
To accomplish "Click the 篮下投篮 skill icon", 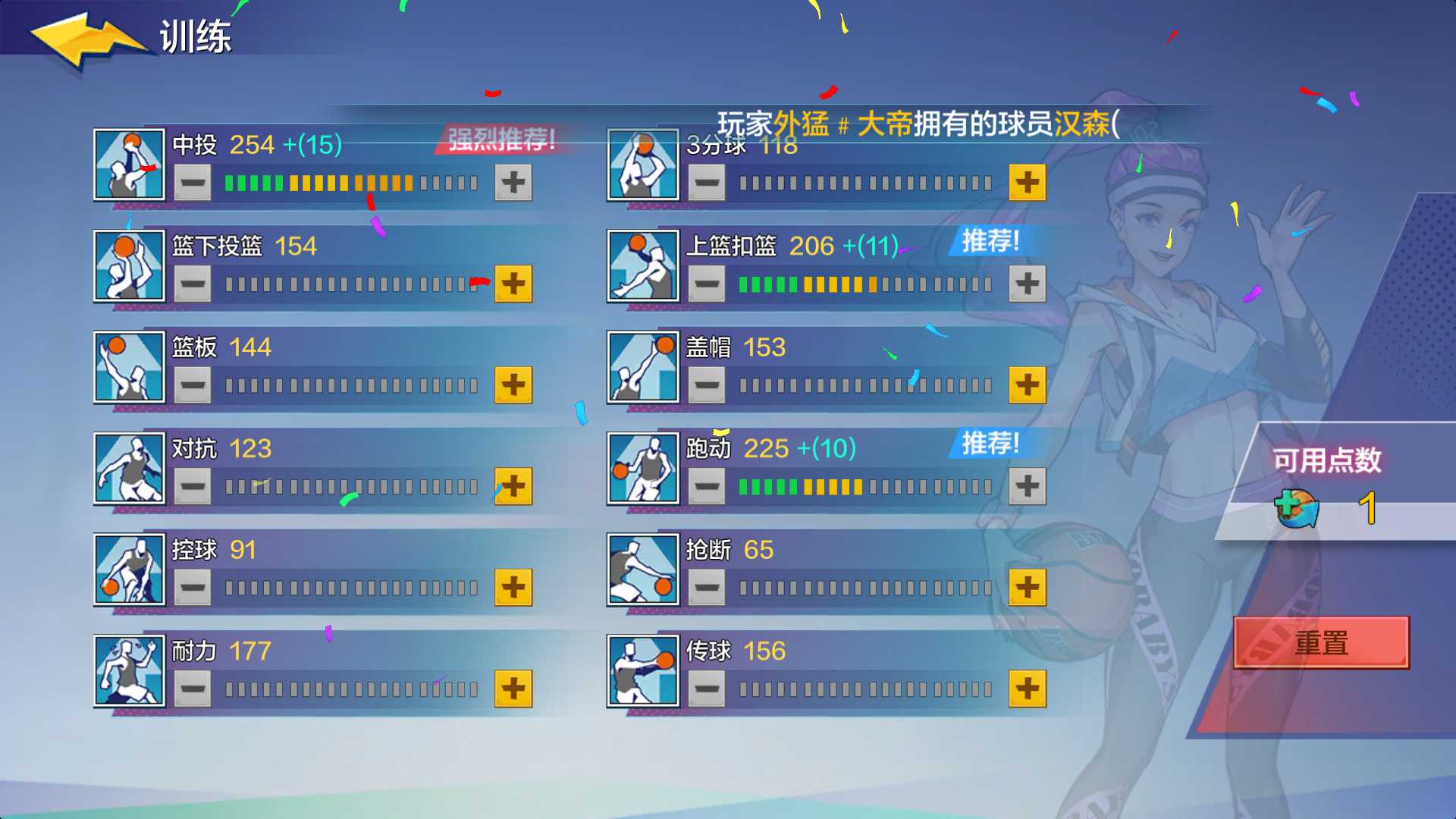I will pyautogui.click(x=129, y=265).
